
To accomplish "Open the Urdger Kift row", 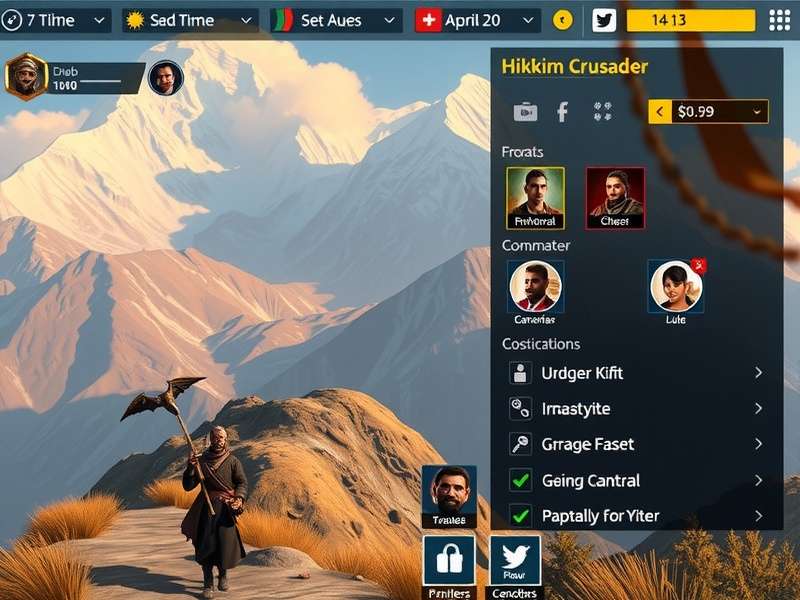I will click(636, 373).
